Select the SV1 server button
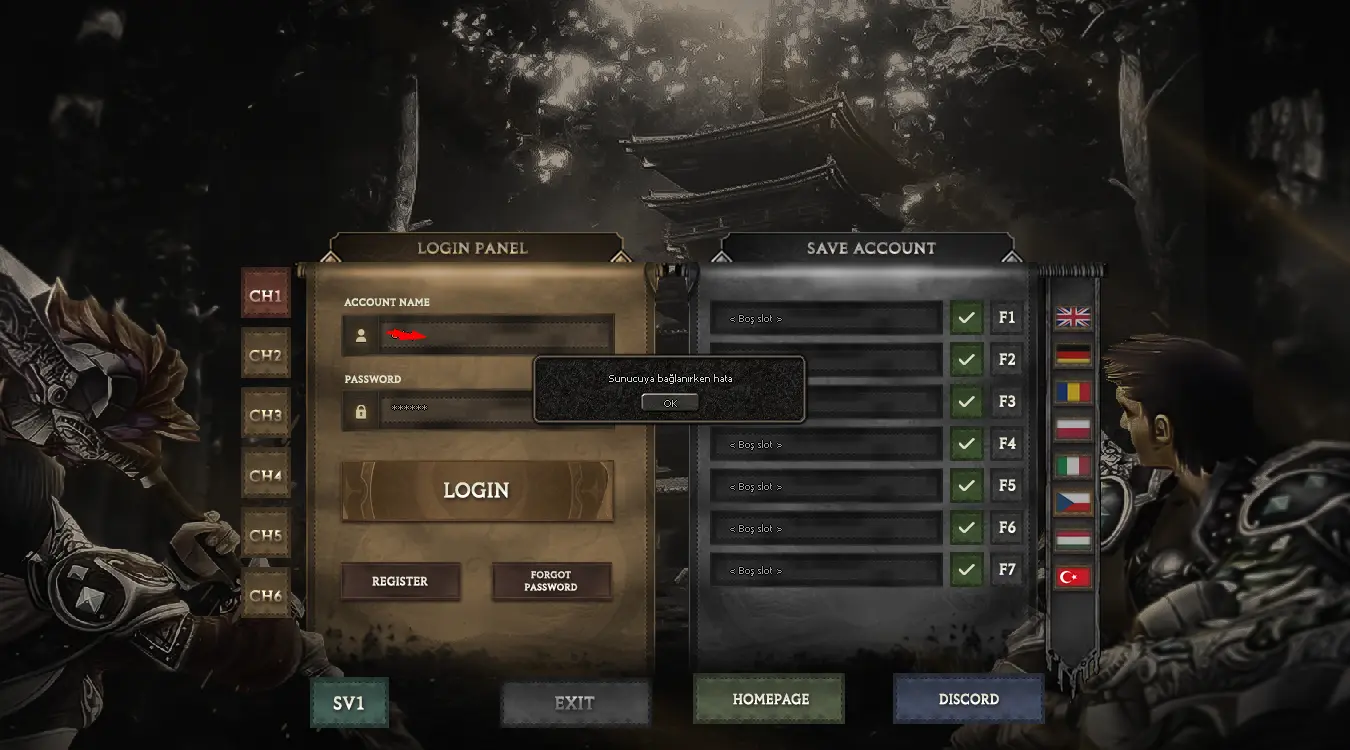Viewport: 1350px width, 750px height. pos(349,703)
